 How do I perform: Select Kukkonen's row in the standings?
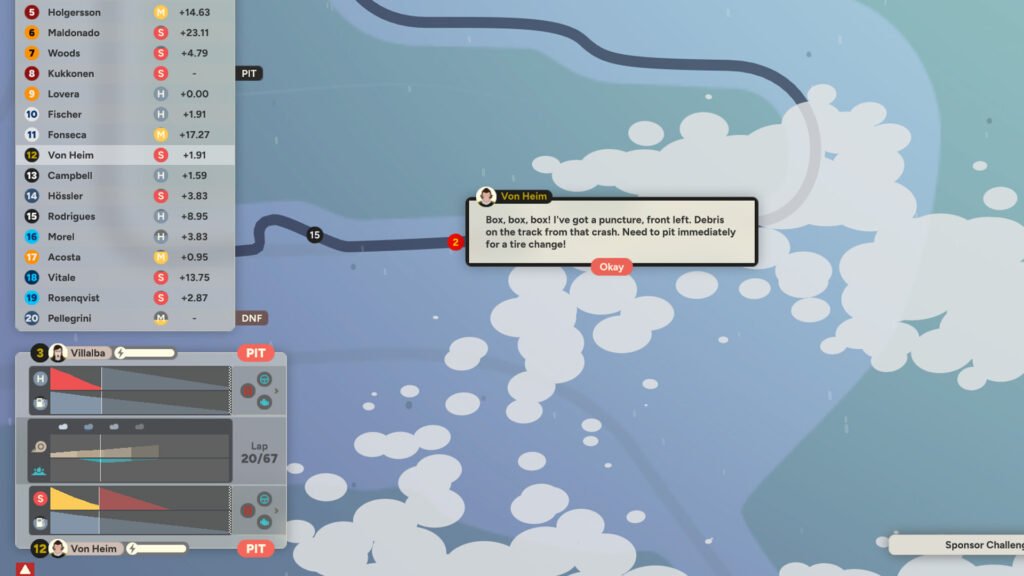[x=125, y=74]
